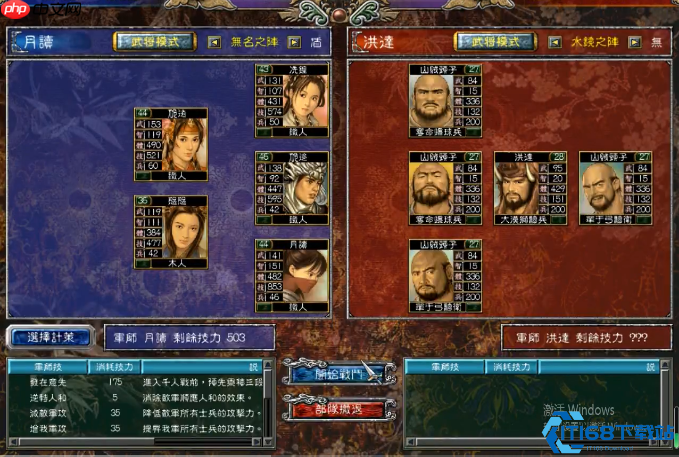
Task: Toggle the right army's 武將模式 button
Action: coord(493,42)
